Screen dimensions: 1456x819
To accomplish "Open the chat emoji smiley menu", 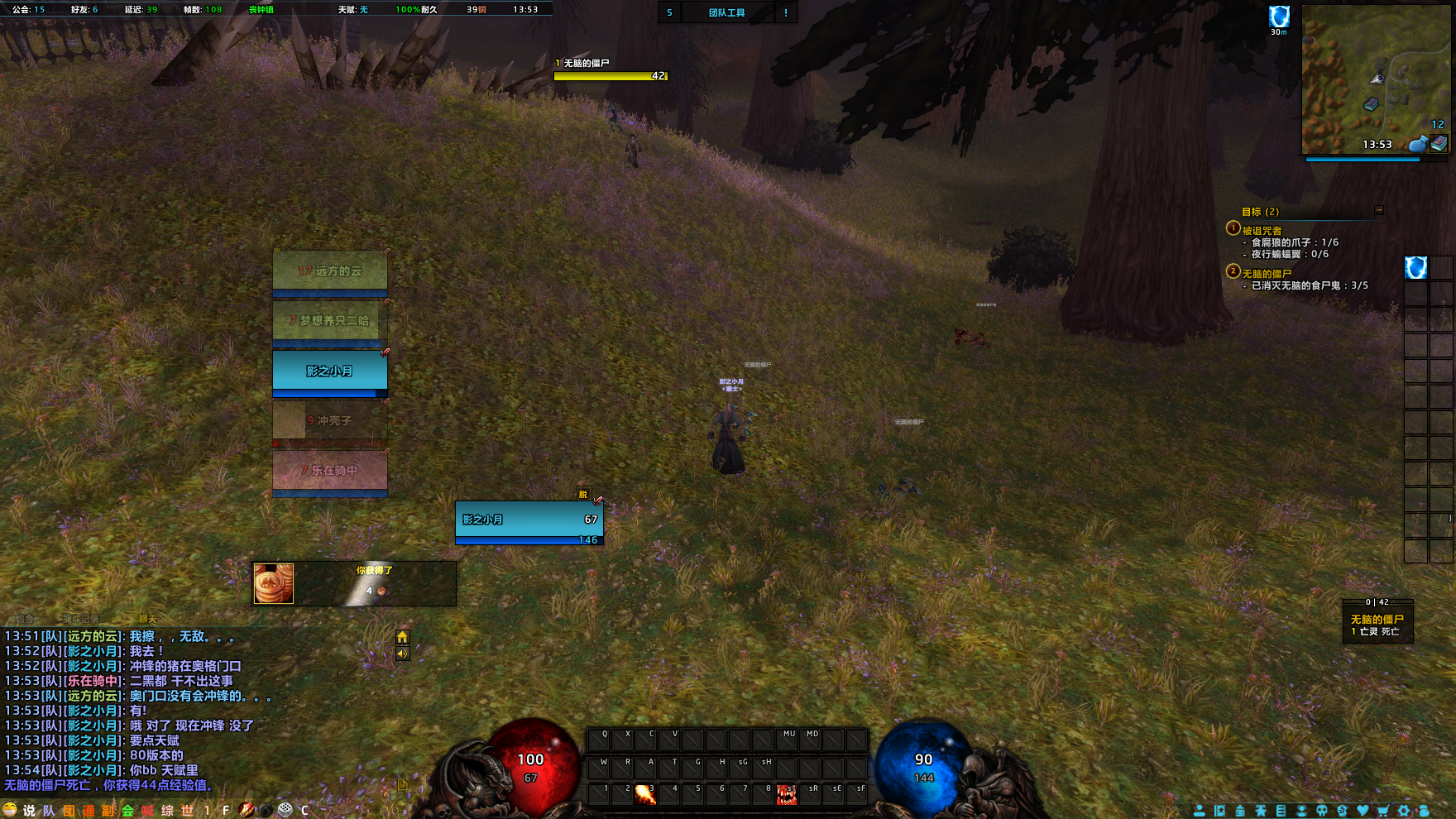I will (x=10, y=810).
